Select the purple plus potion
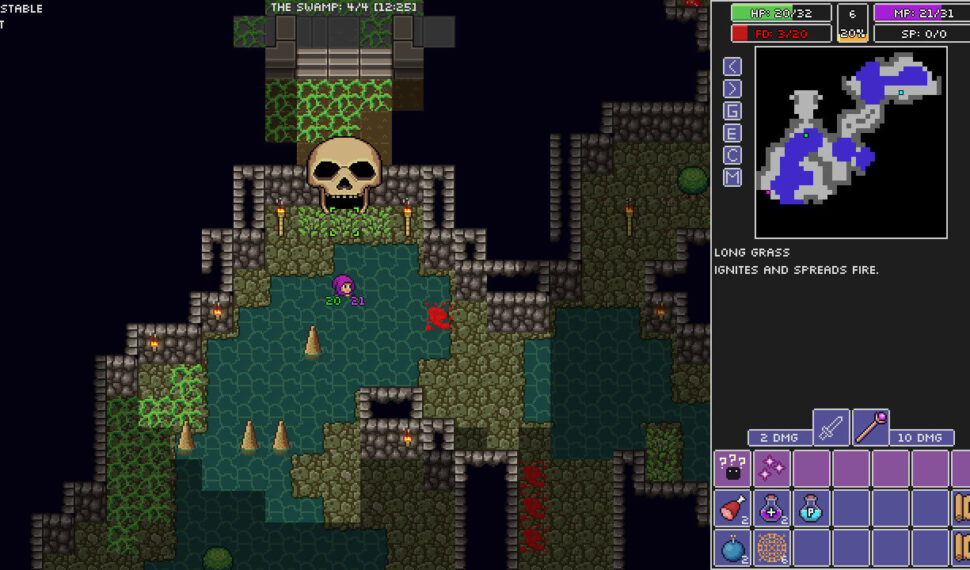 point(772,508)
